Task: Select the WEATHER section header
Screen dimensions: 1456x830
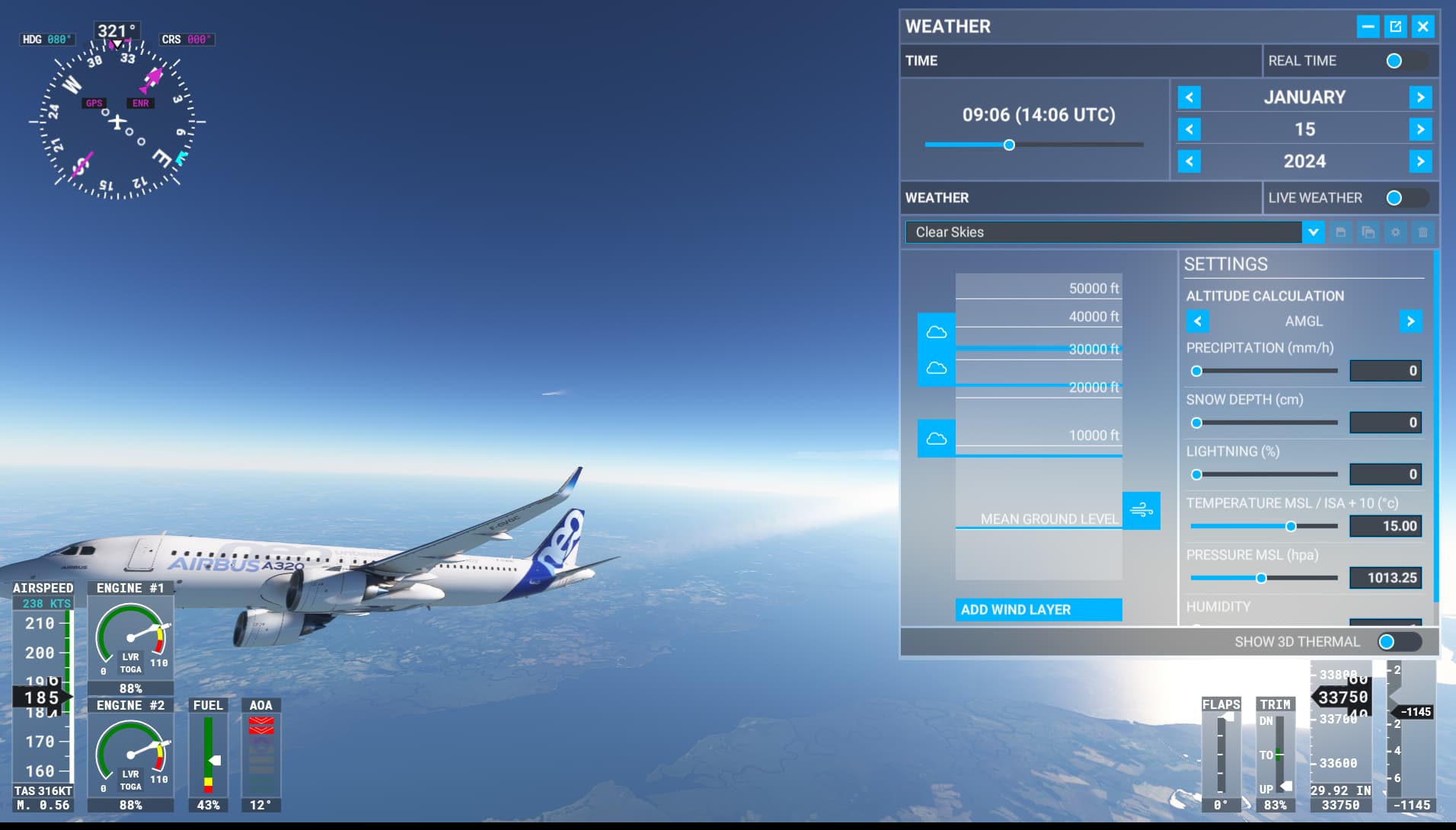Action: pos(937,197)
